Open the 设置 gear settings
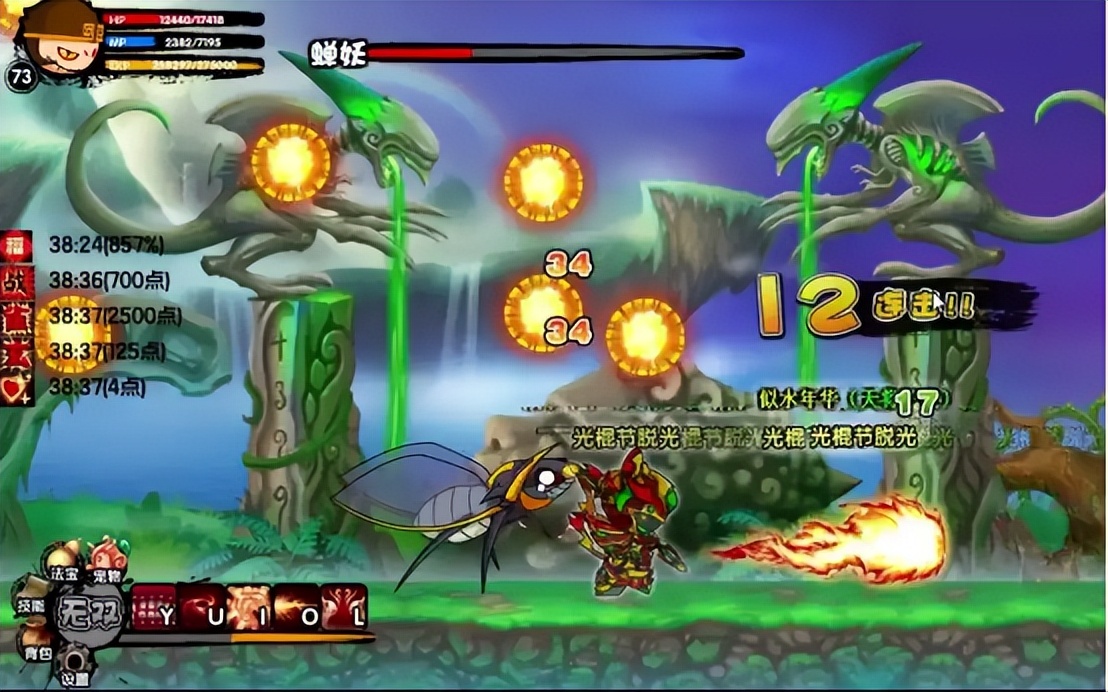Viewport: 1108px width, 692px height. click(73, 665)
